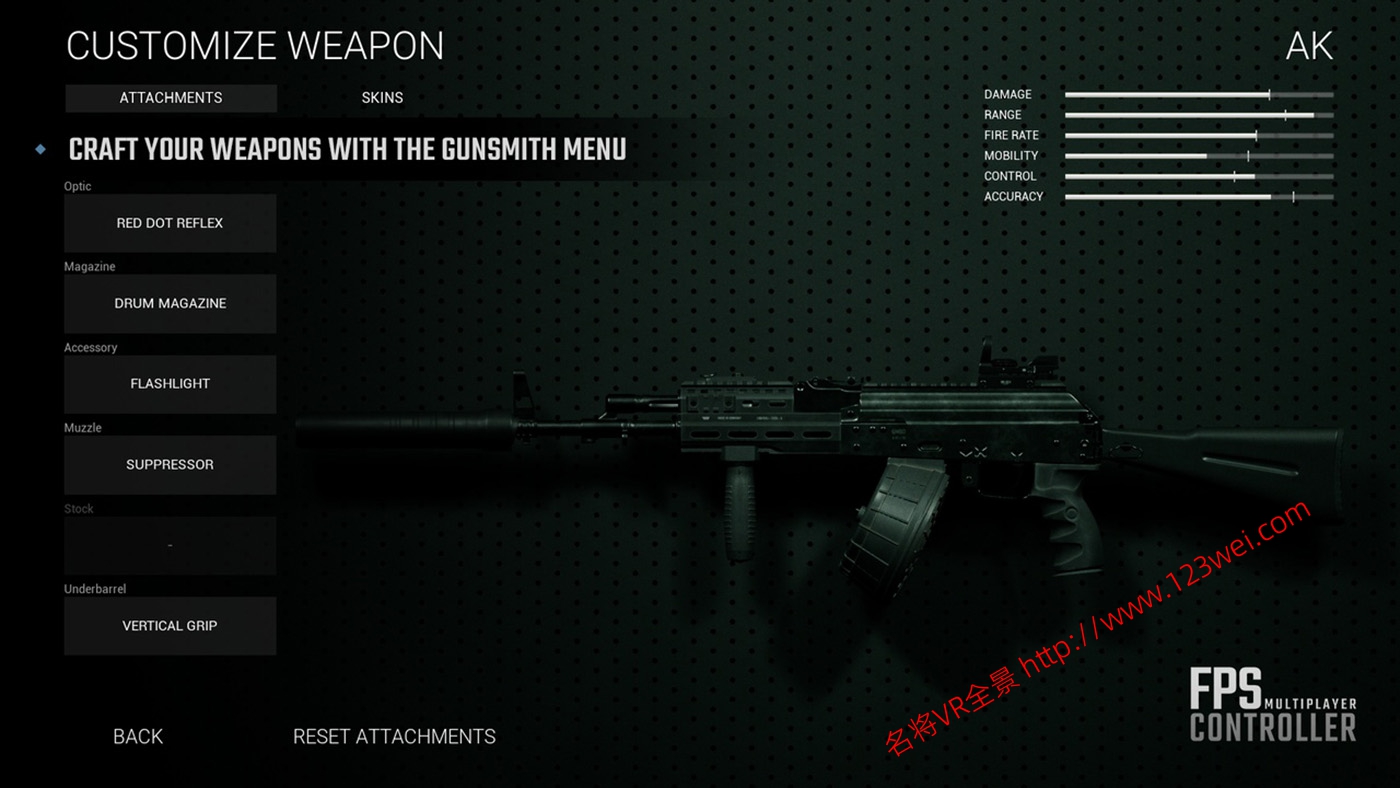
Task: Go back with the Back button
Action: (138, 737)
